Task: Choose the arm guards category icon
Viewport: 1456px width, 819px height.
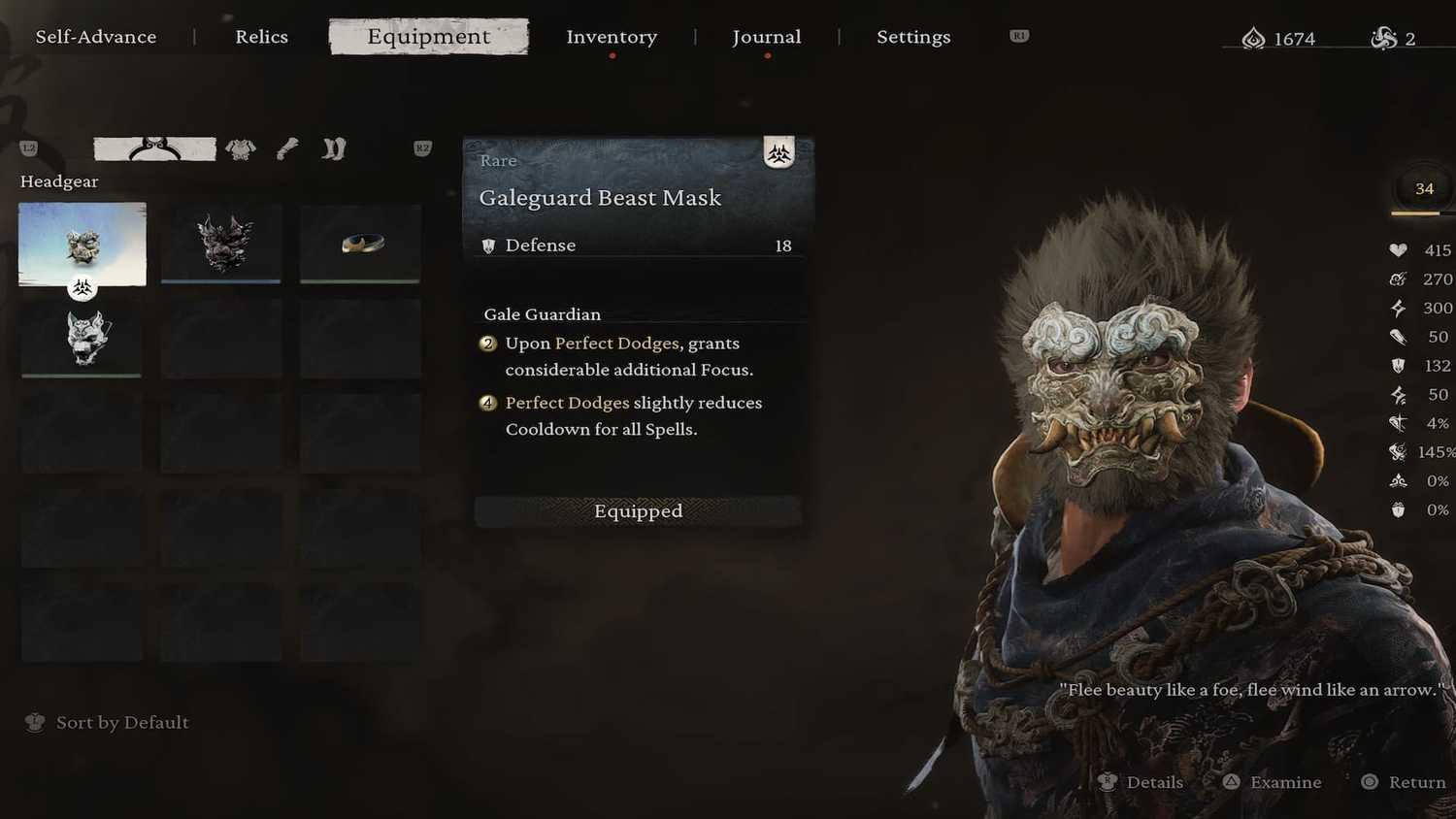Action: (x=287, y=148)
